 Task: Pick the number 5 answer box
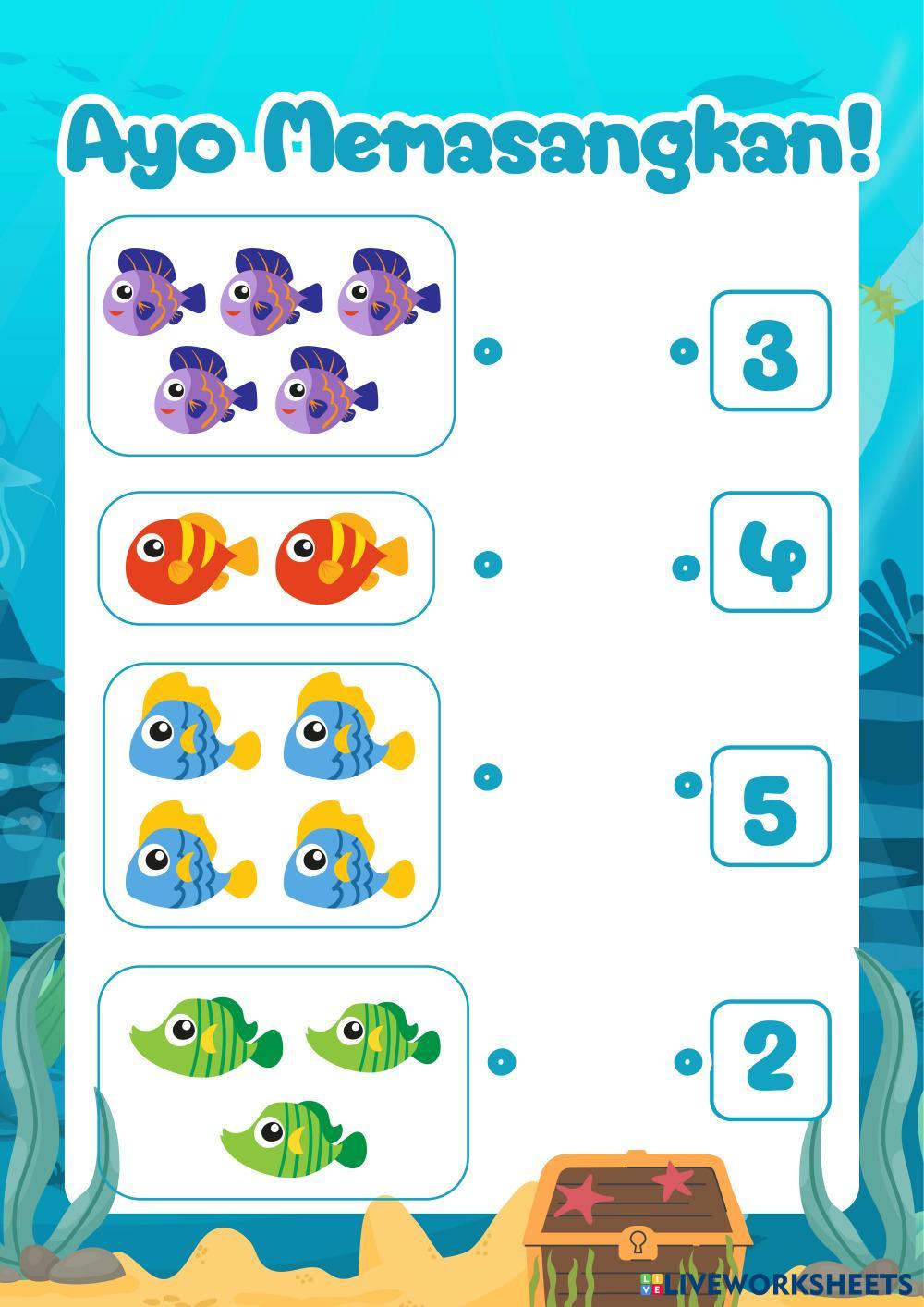pyautogui.click(x=770, y=806)
